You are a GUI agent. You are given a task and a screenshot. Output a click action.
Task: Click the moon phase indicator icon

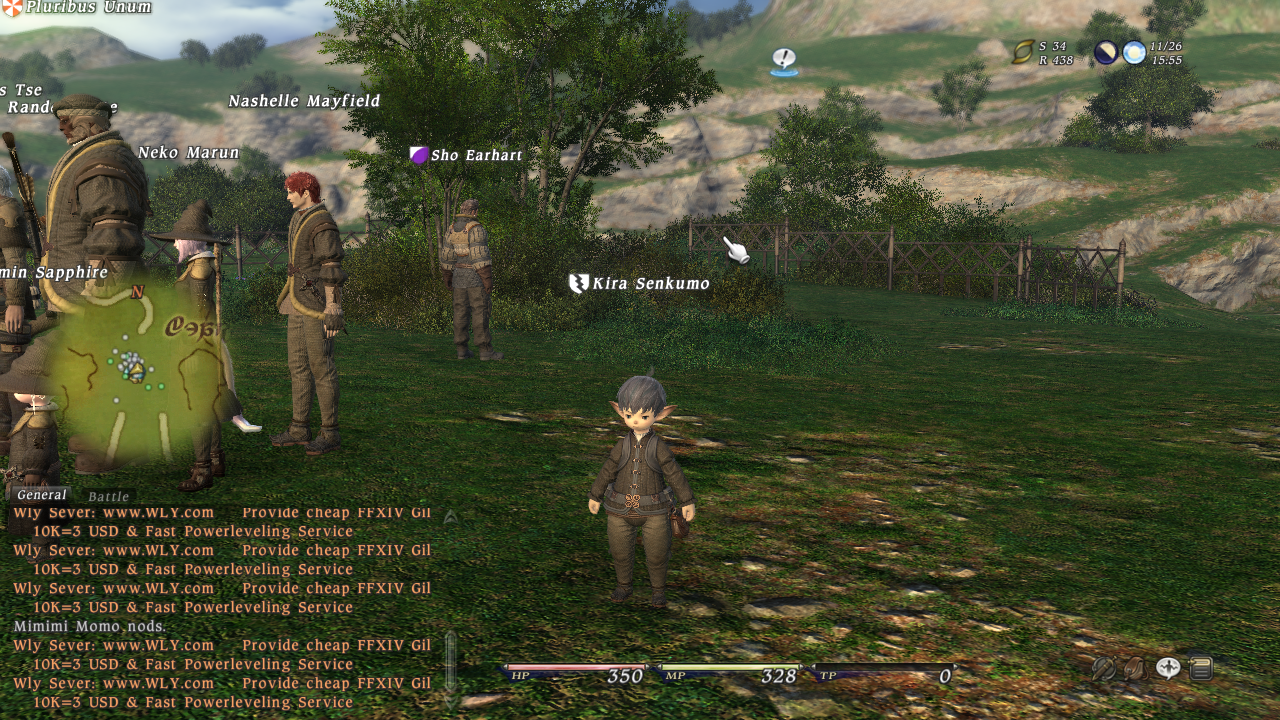click(x=1106, y=51)
